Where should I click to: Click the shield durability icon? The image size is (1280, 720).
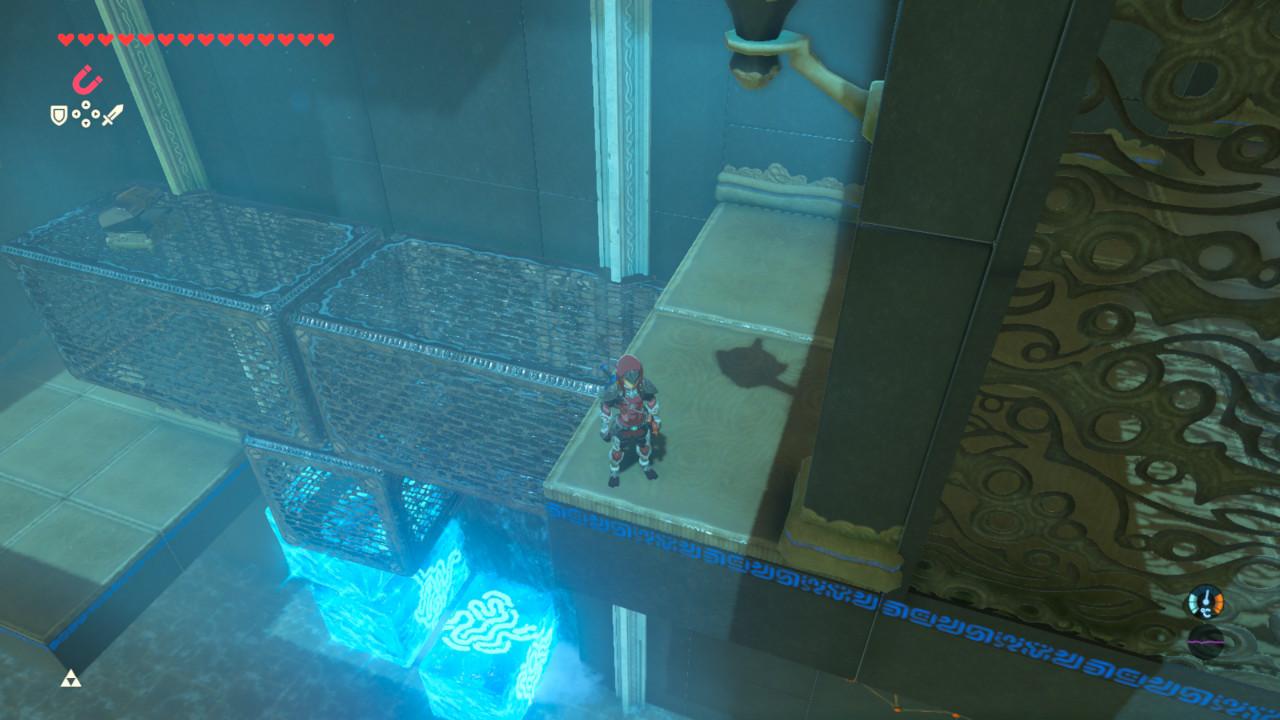[58, 116]
